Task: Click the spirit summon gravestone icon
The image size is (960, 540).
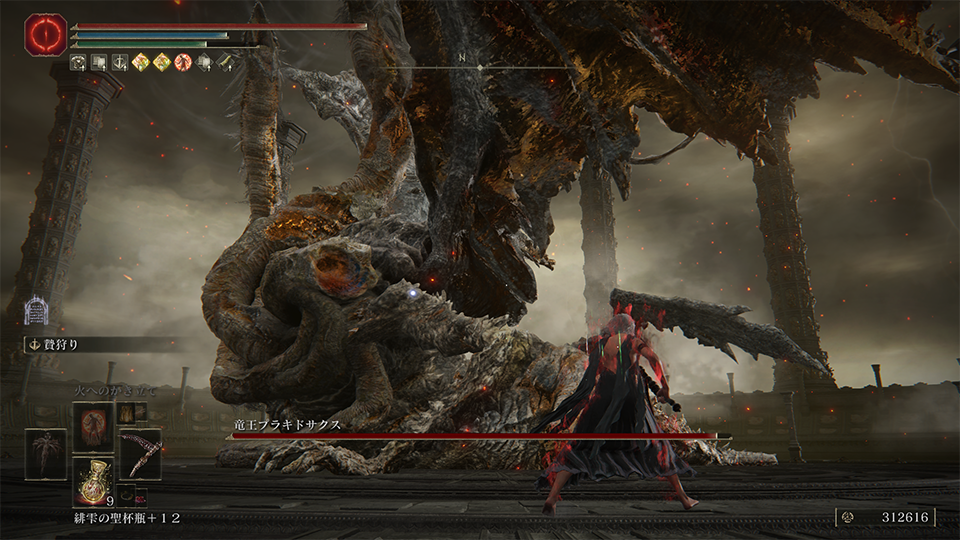Action: click(37, 310)
